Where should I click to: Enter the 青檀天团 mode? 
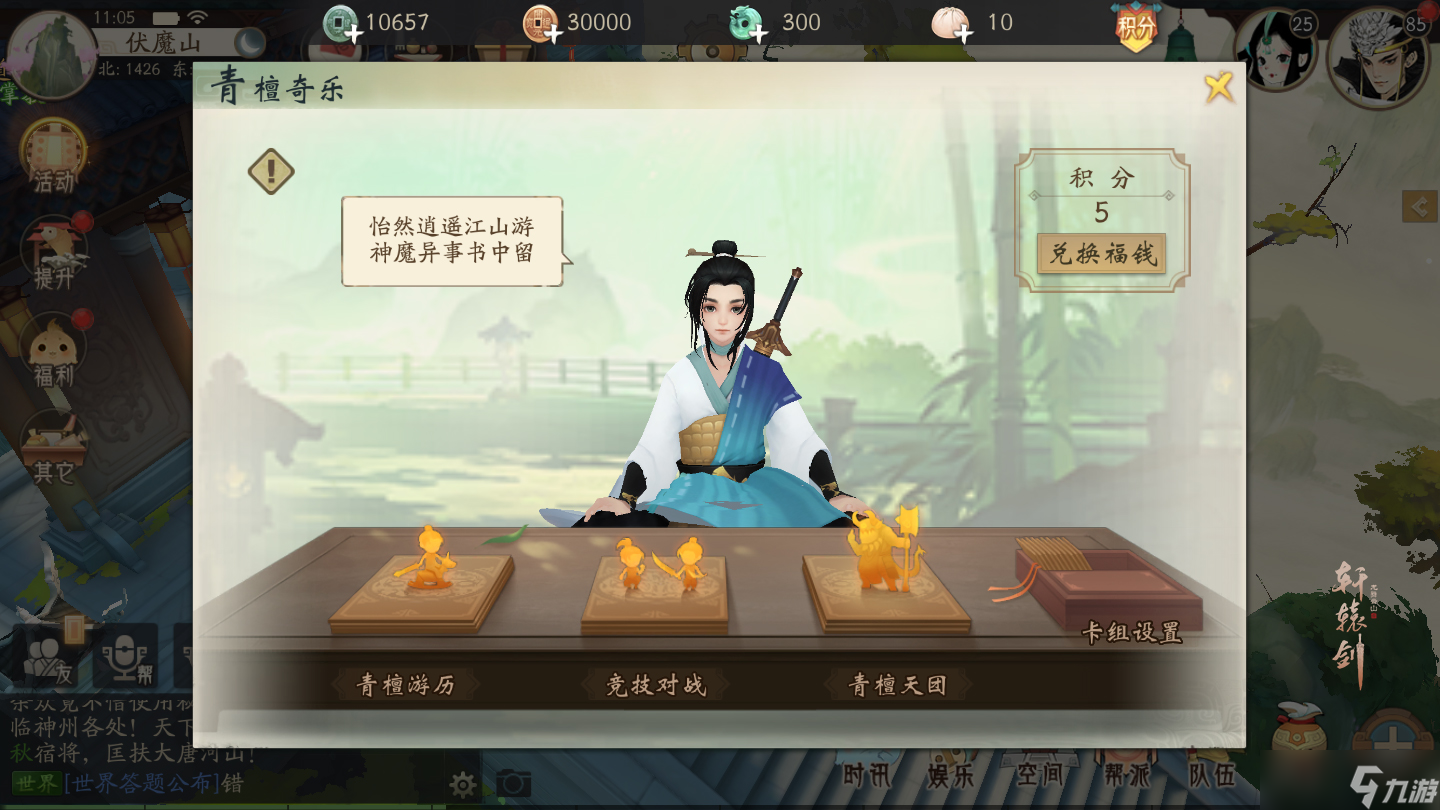point(897,685)
